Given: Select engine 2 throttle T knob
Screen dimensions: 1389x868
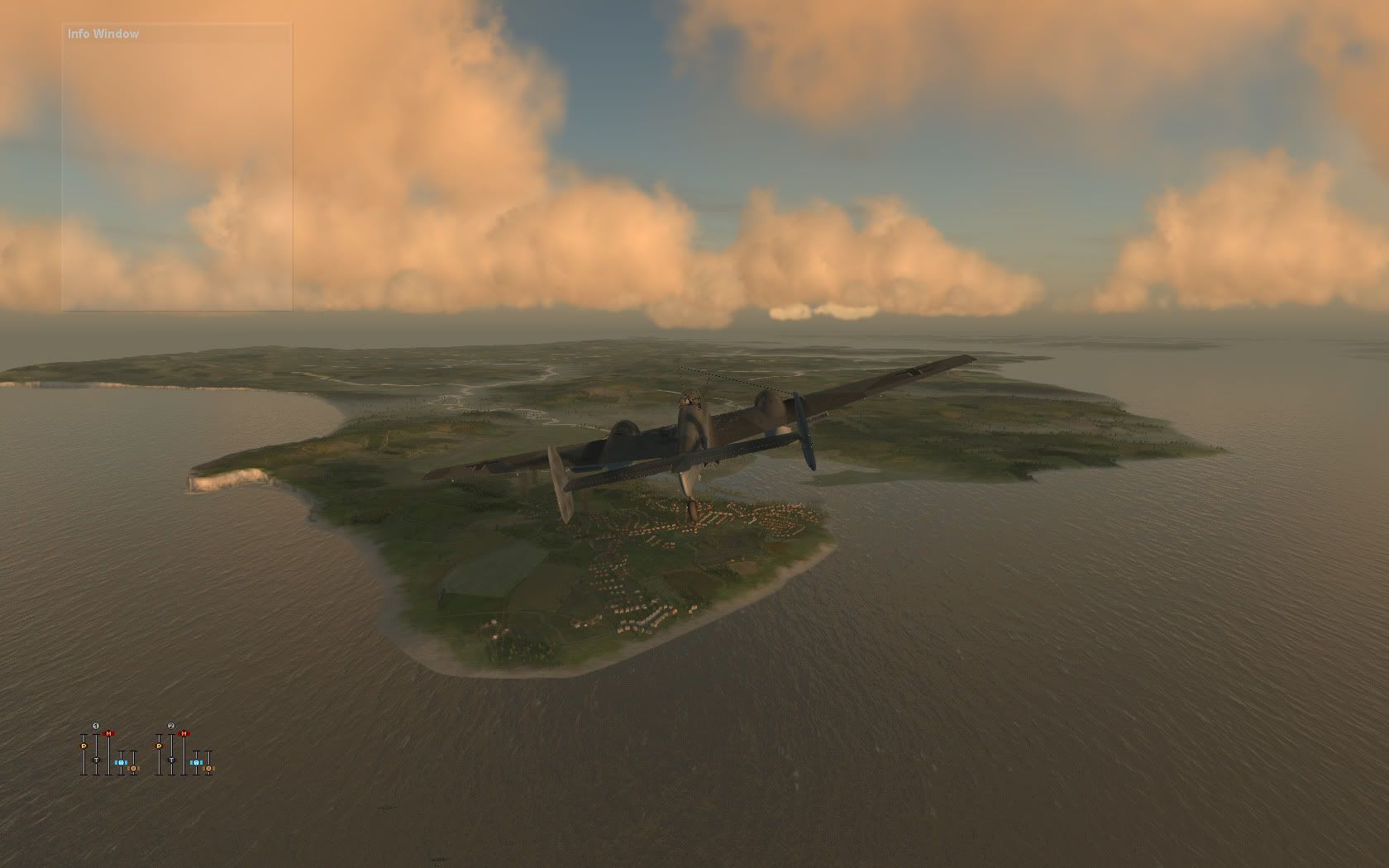Looking at the screenshot, I should (x=171, y=759).
